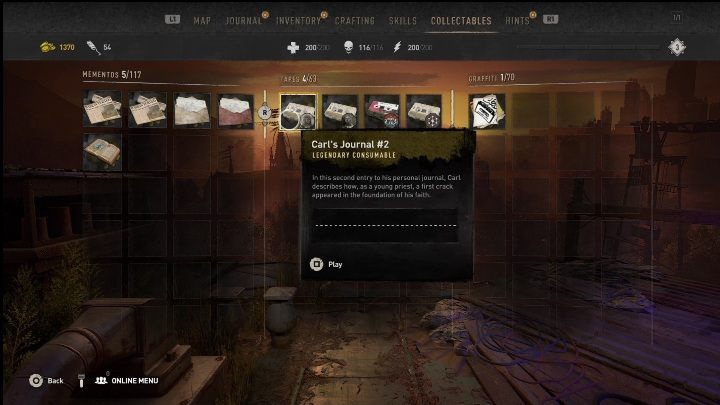This screenshot has height=405, width=720.
Task: Open the Online Menu
Action: click(130, 381)
